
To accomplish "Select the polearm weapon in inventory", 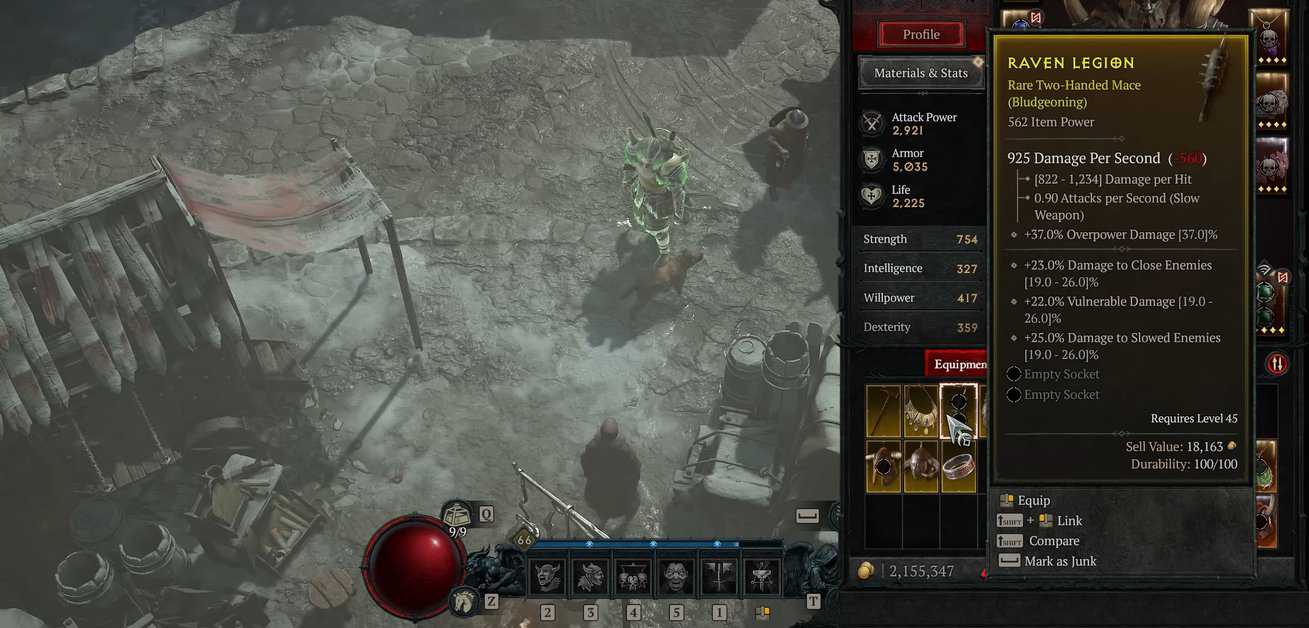I will pos(883,411).
